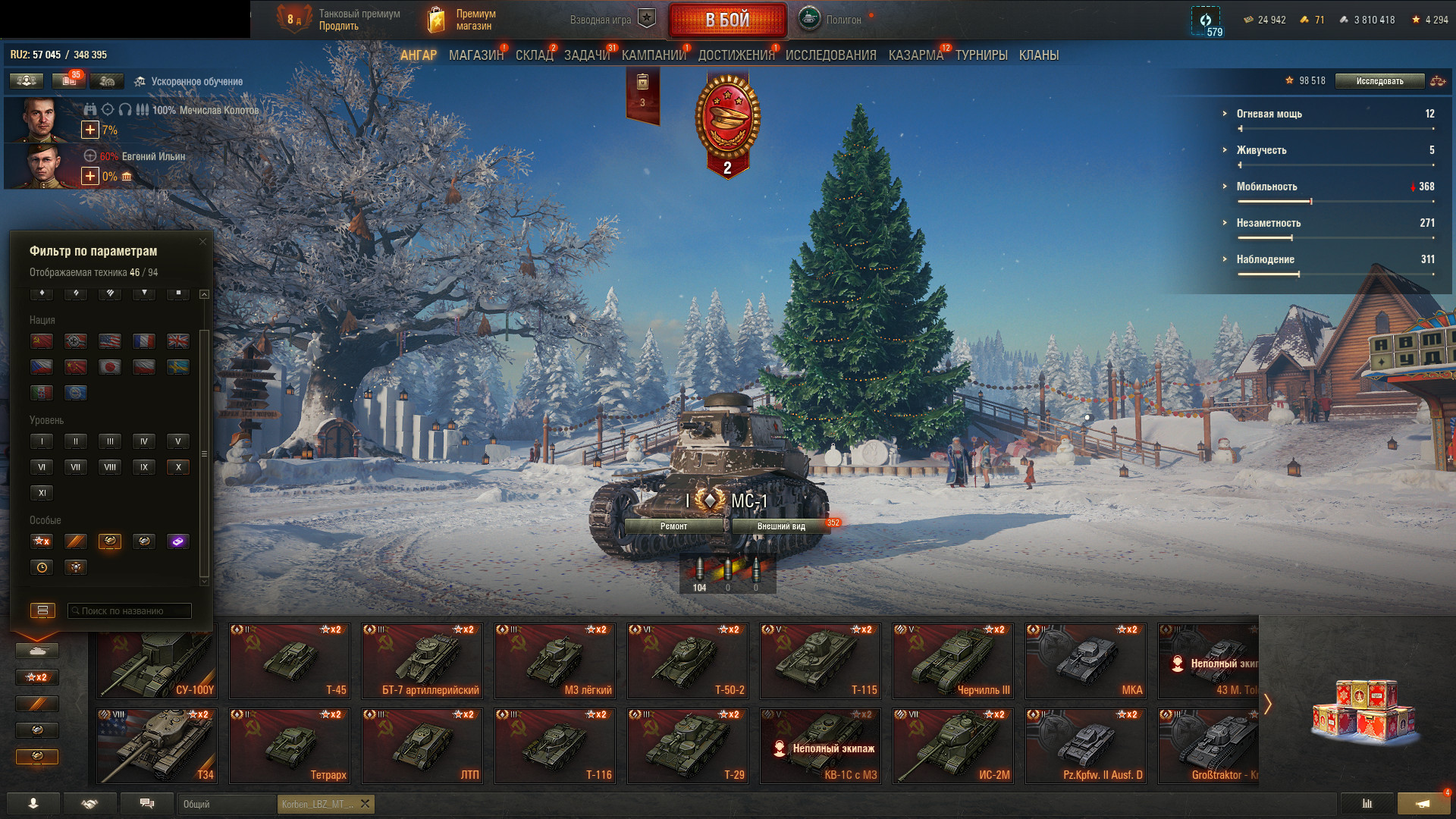The width and height of the screenshot is (1456, 819).
Task: Open the КАЗАРМА tab
Action: pyautogui.click(x=915, y=55)
